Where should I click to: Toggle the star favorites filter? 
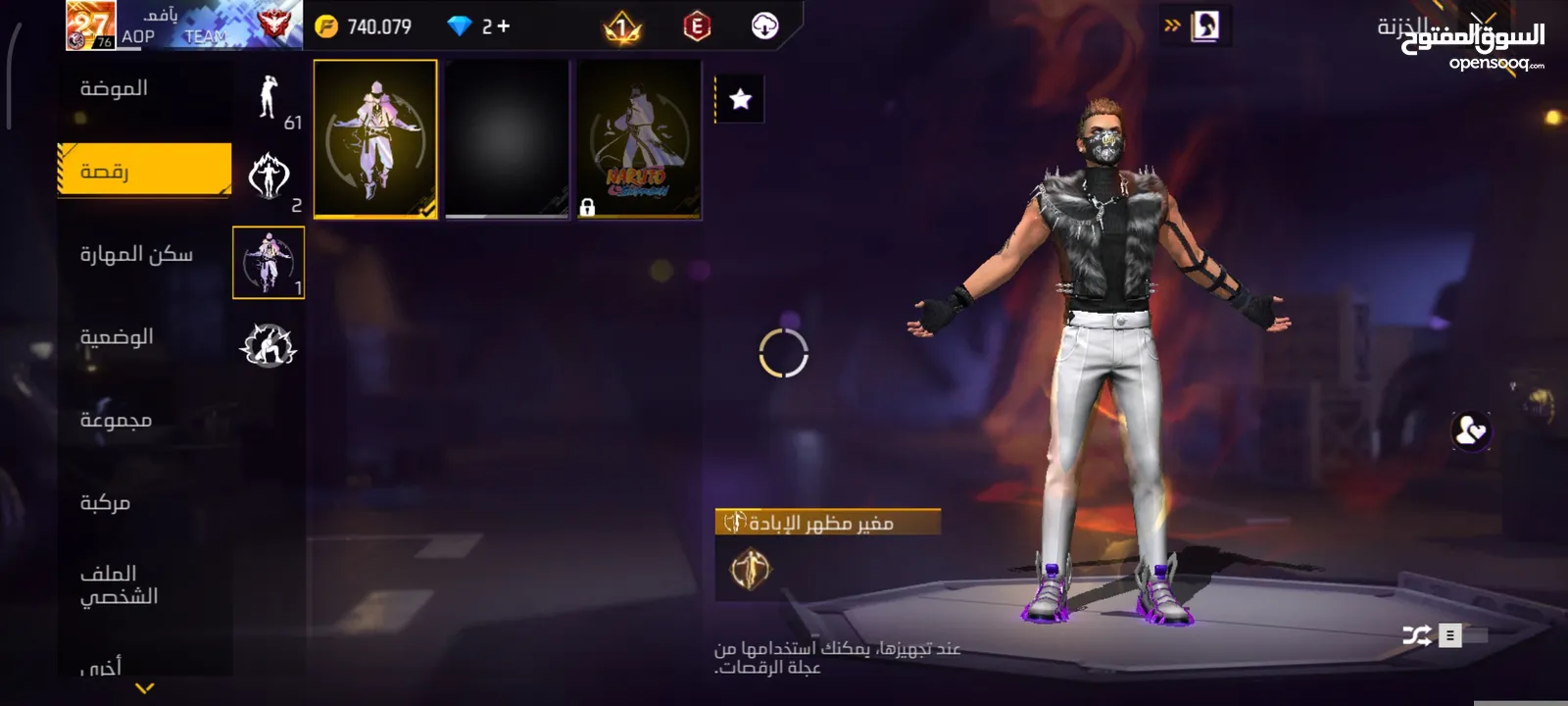pos(741,99)
